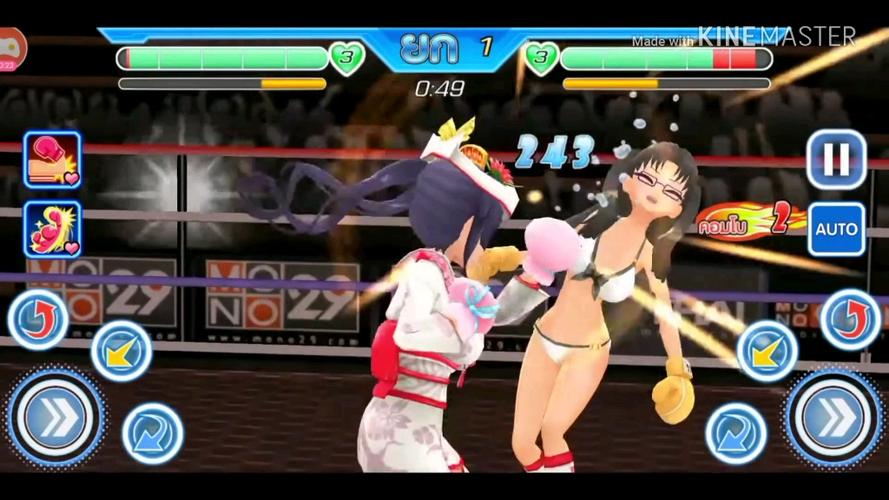Click the yellow diagonal-arrow button nearest the skill icons

point(121,351)
